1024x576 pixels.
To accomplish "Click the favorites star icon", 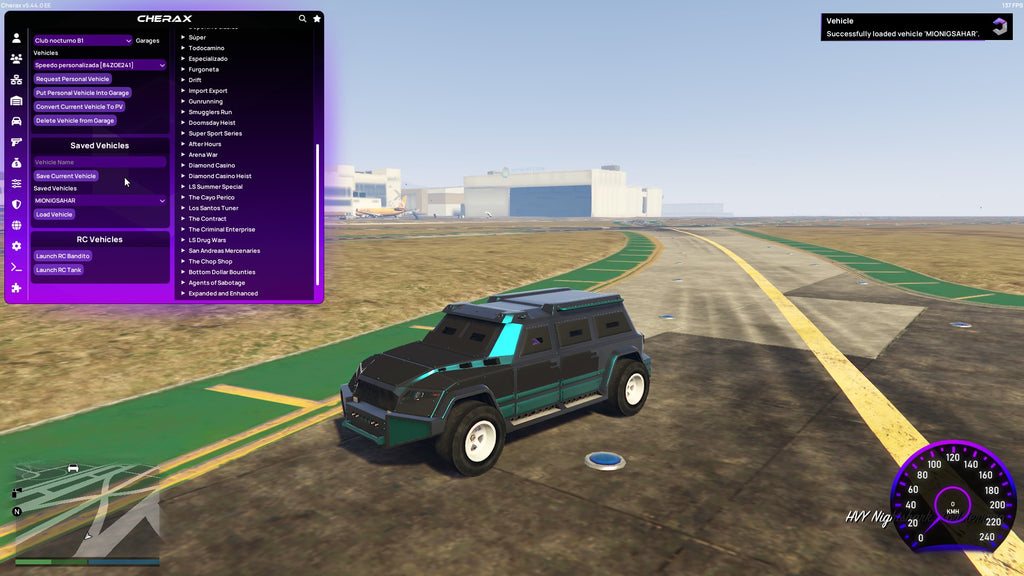I will [x=317, y=19].
